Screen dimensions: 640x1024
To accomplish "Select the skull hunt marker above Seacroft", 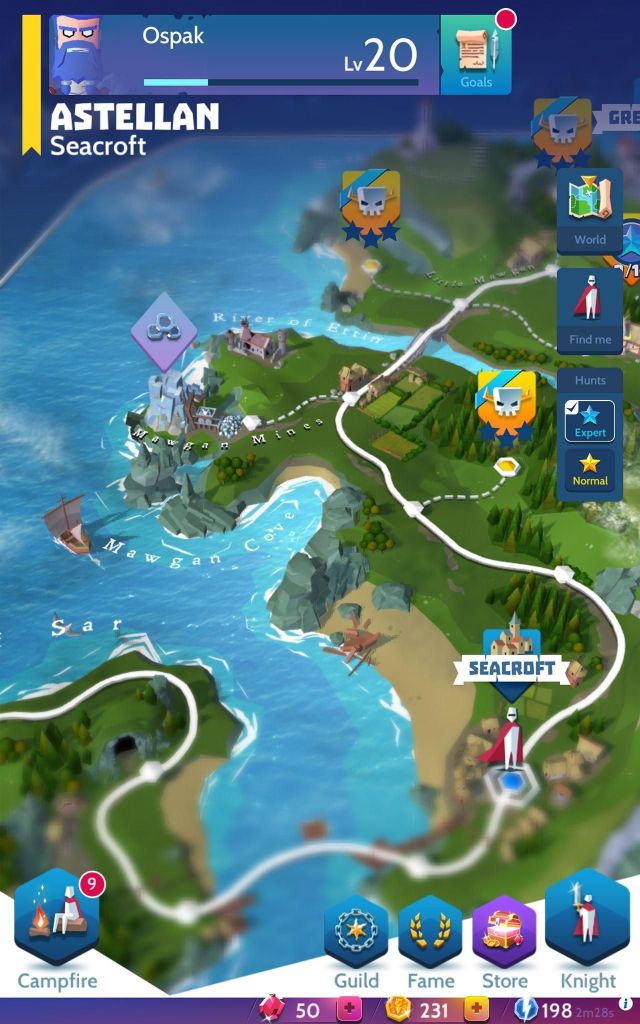I will [x=503, y=405].
